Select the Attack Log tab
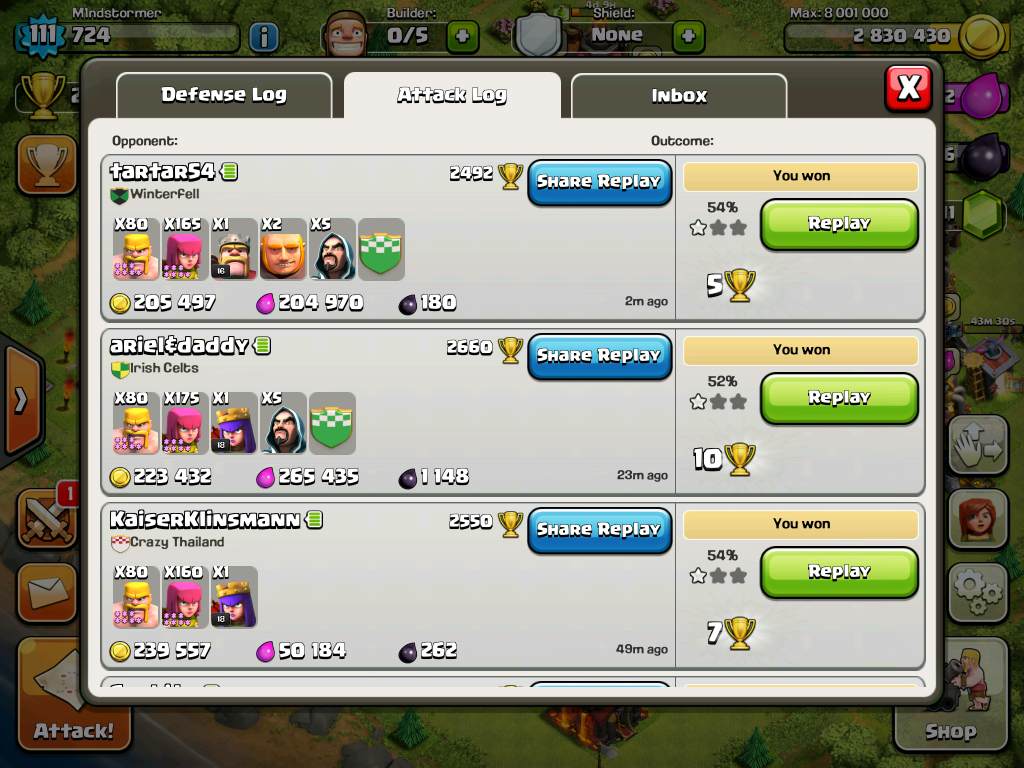The image size is (1024, 768). tap(452, 96)
